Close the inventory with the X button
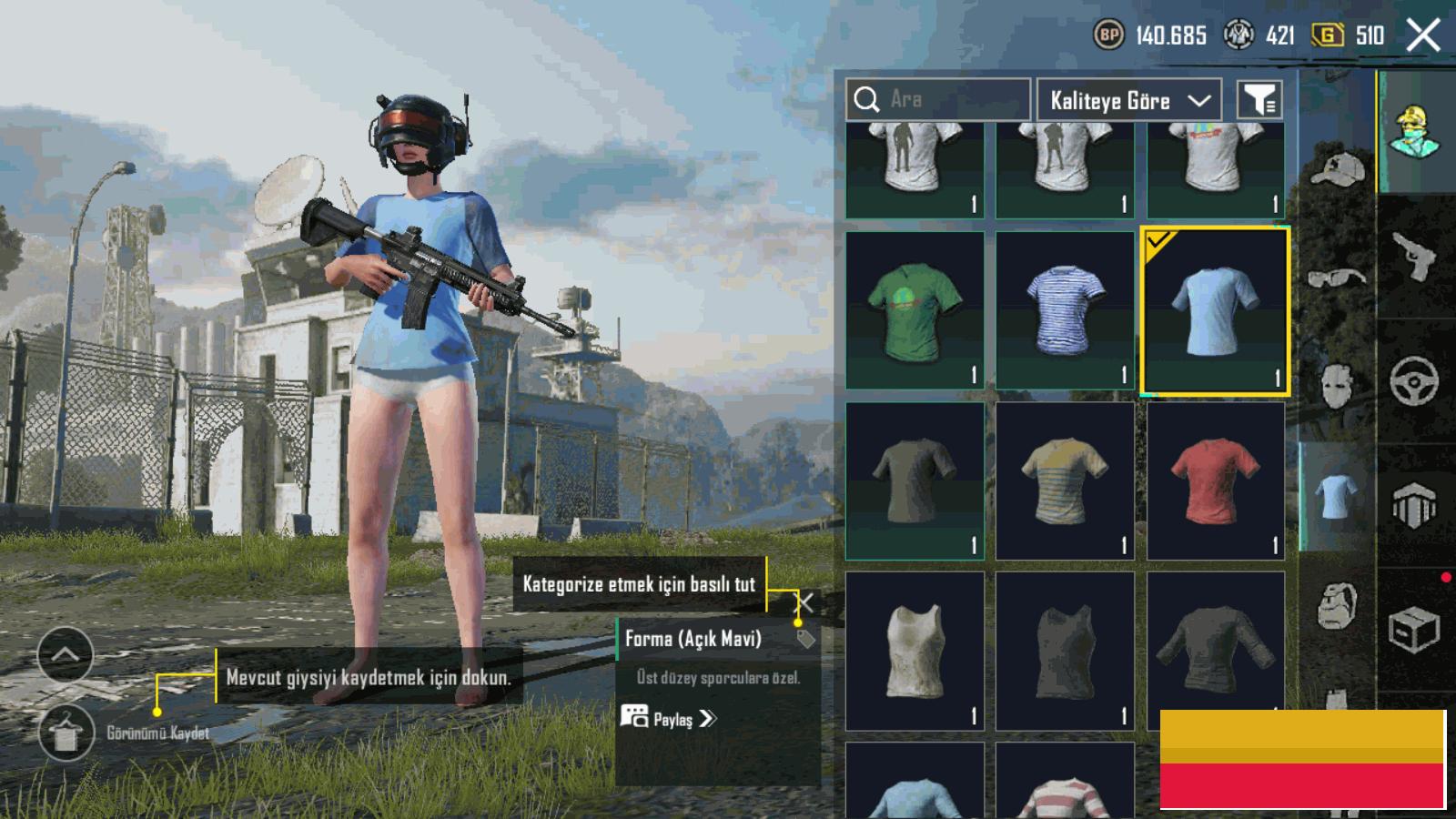The height and width of the screenshot is (819, 1456). pos(1423,35)
